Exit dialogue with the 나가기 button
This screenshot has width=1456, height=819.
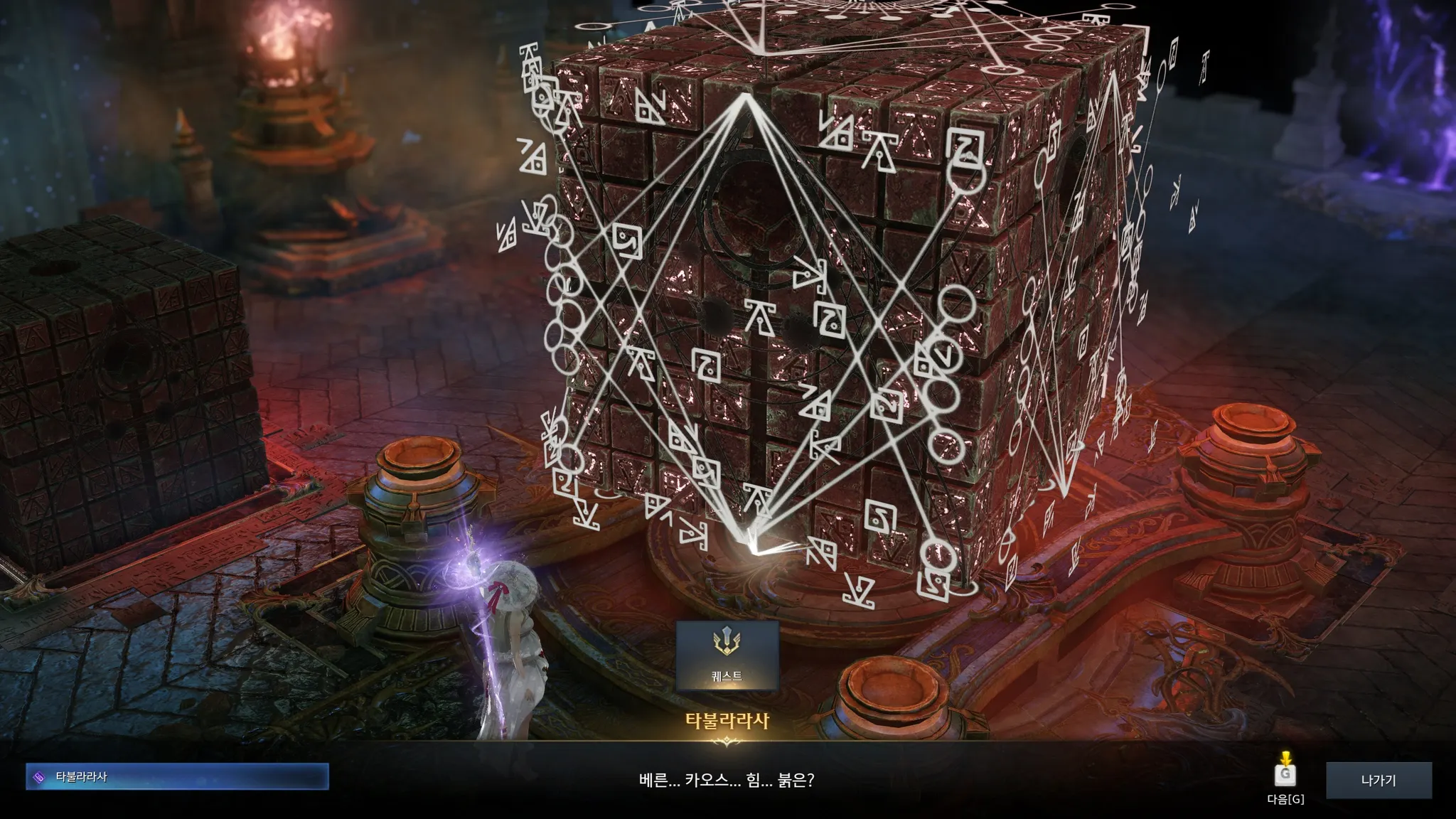(1378, 780)
